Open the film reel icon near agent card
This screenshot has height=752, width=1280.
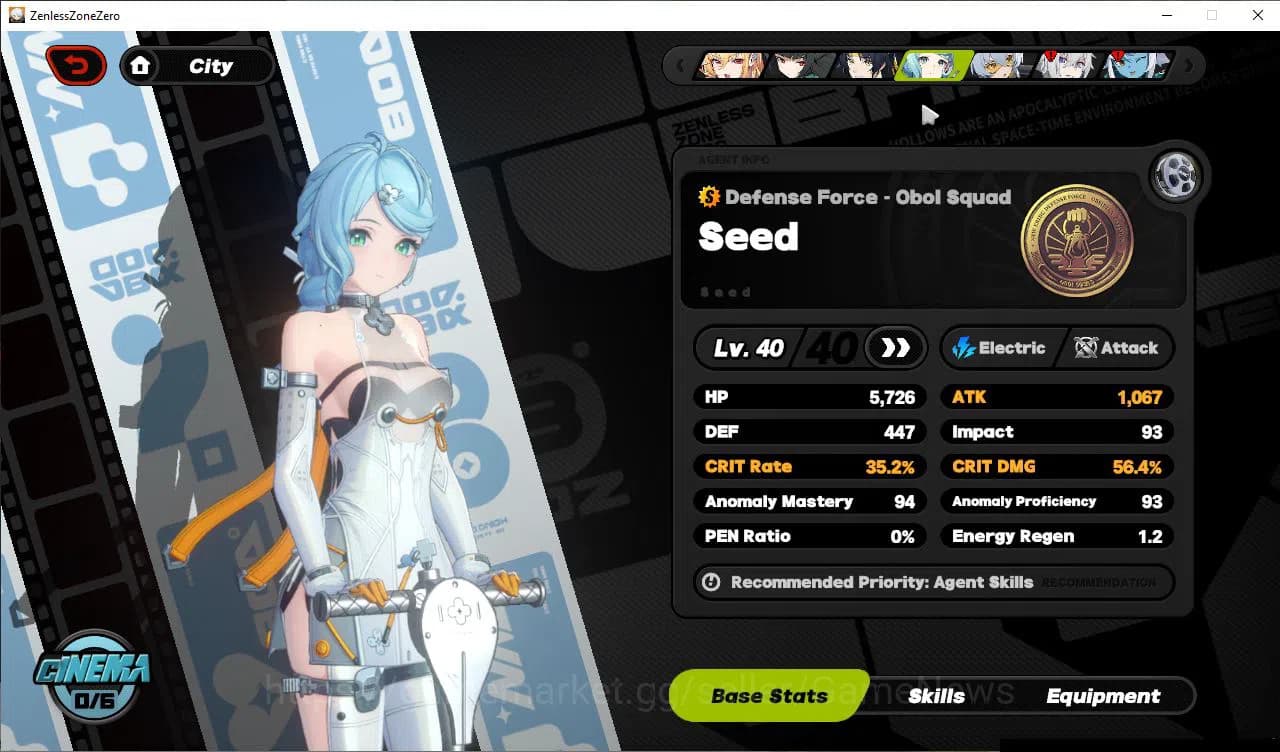(x=1176, y=175)
